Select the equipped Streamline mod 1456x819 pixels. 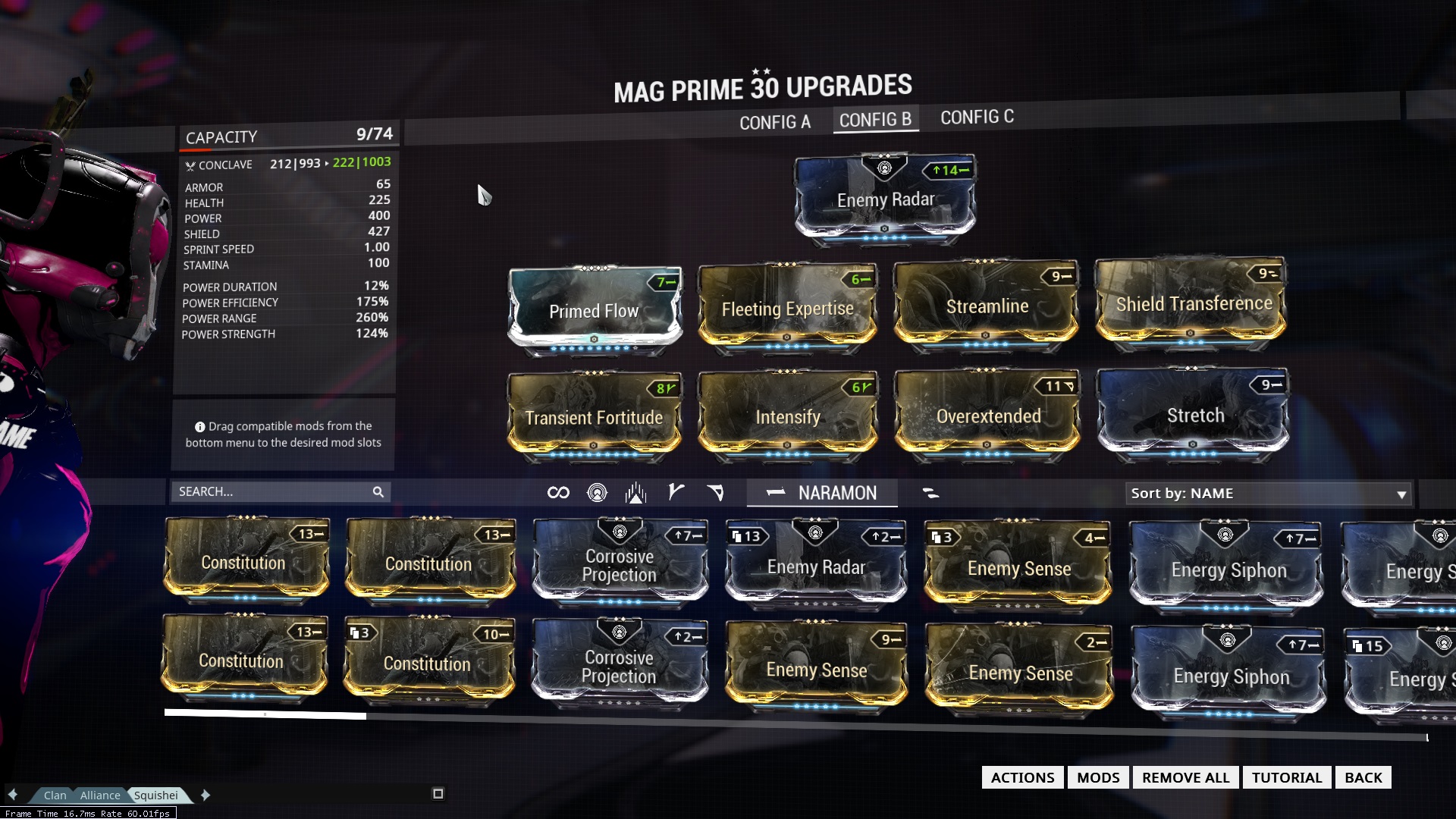coord(987,306)
